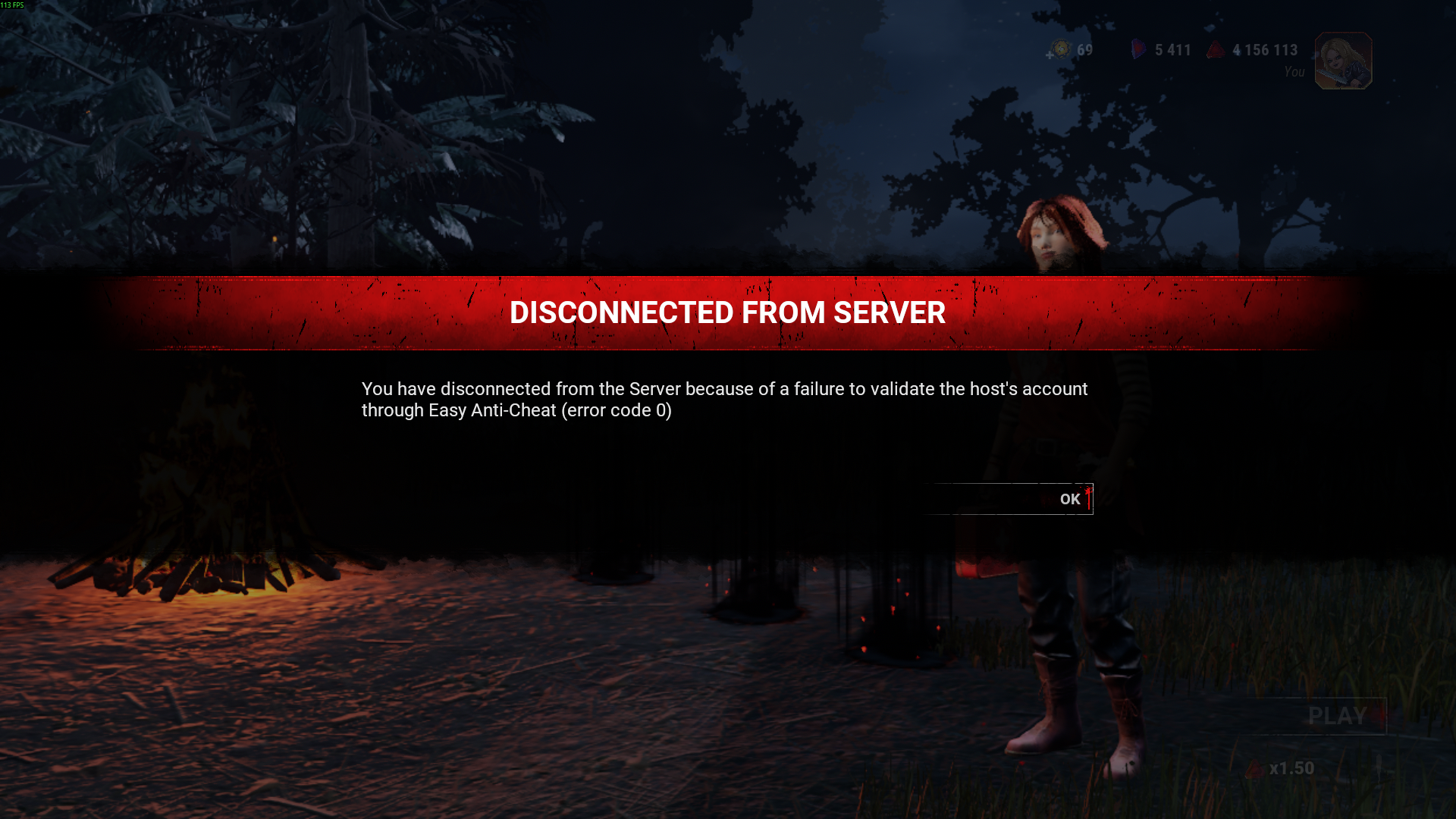Click the purple Rift Fragments icon
The height and width of the screenshot is (819, 1456).
[1137, 49]
